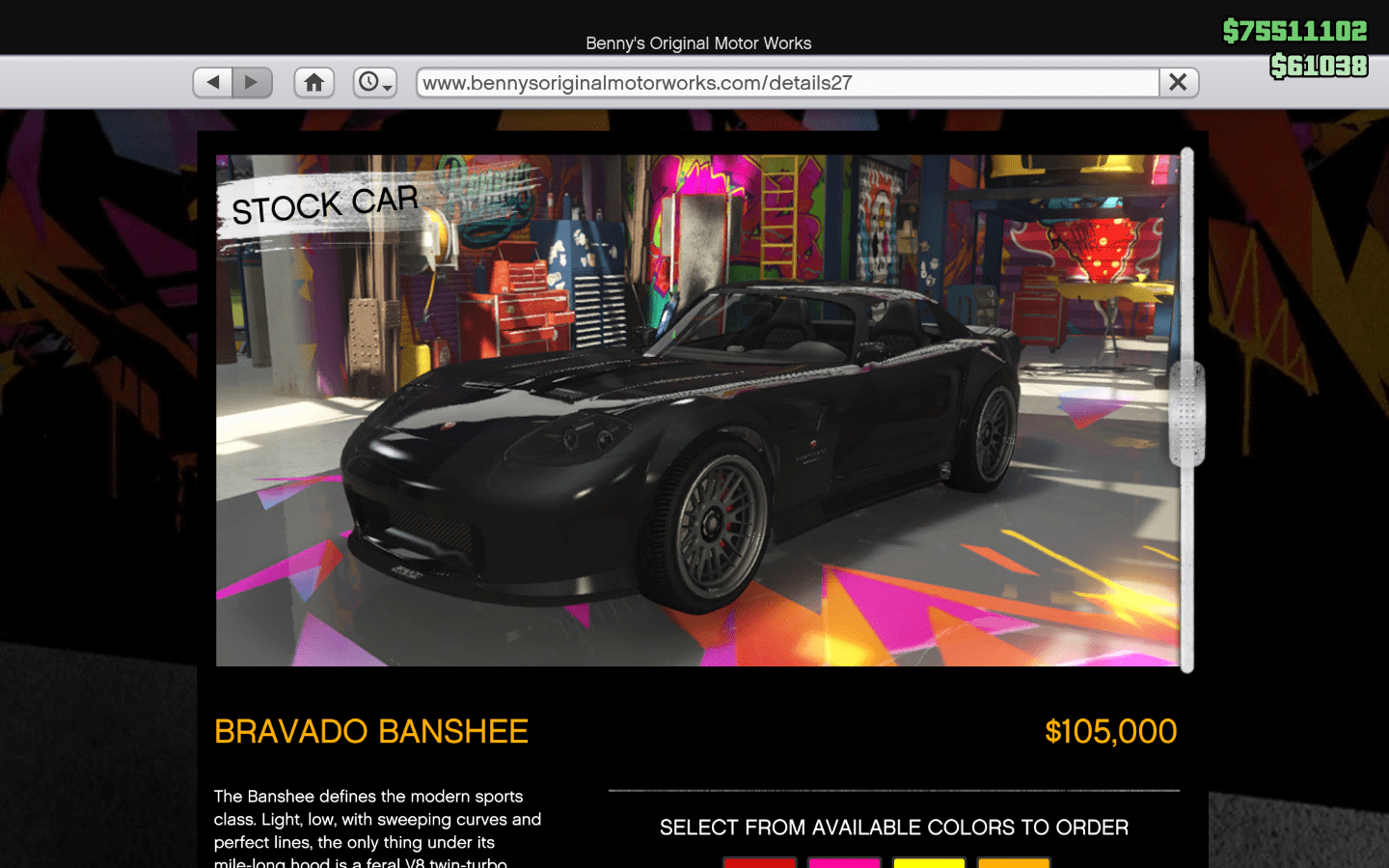Click the Benny's Original Motor Works title
Screen dimensions: 1389x868
coord(697,43)
